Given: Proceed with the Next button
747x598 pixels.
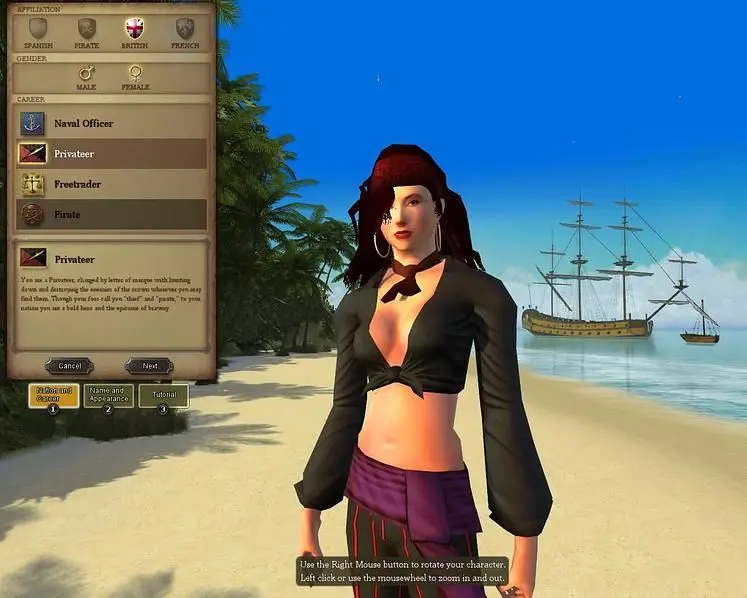Looking at the screenshot, I should coord(149,366).
